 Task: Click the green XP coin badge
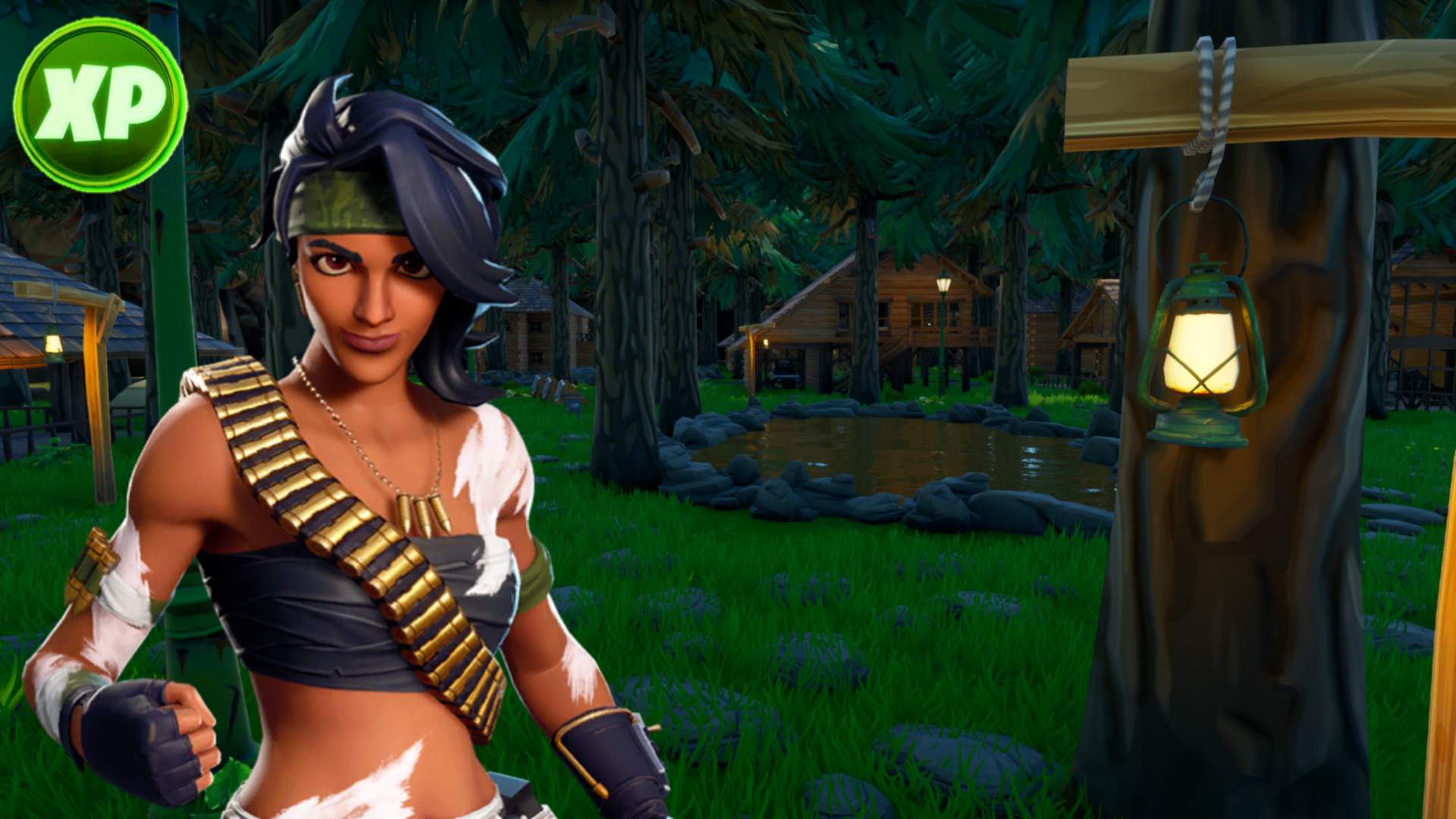100,105
